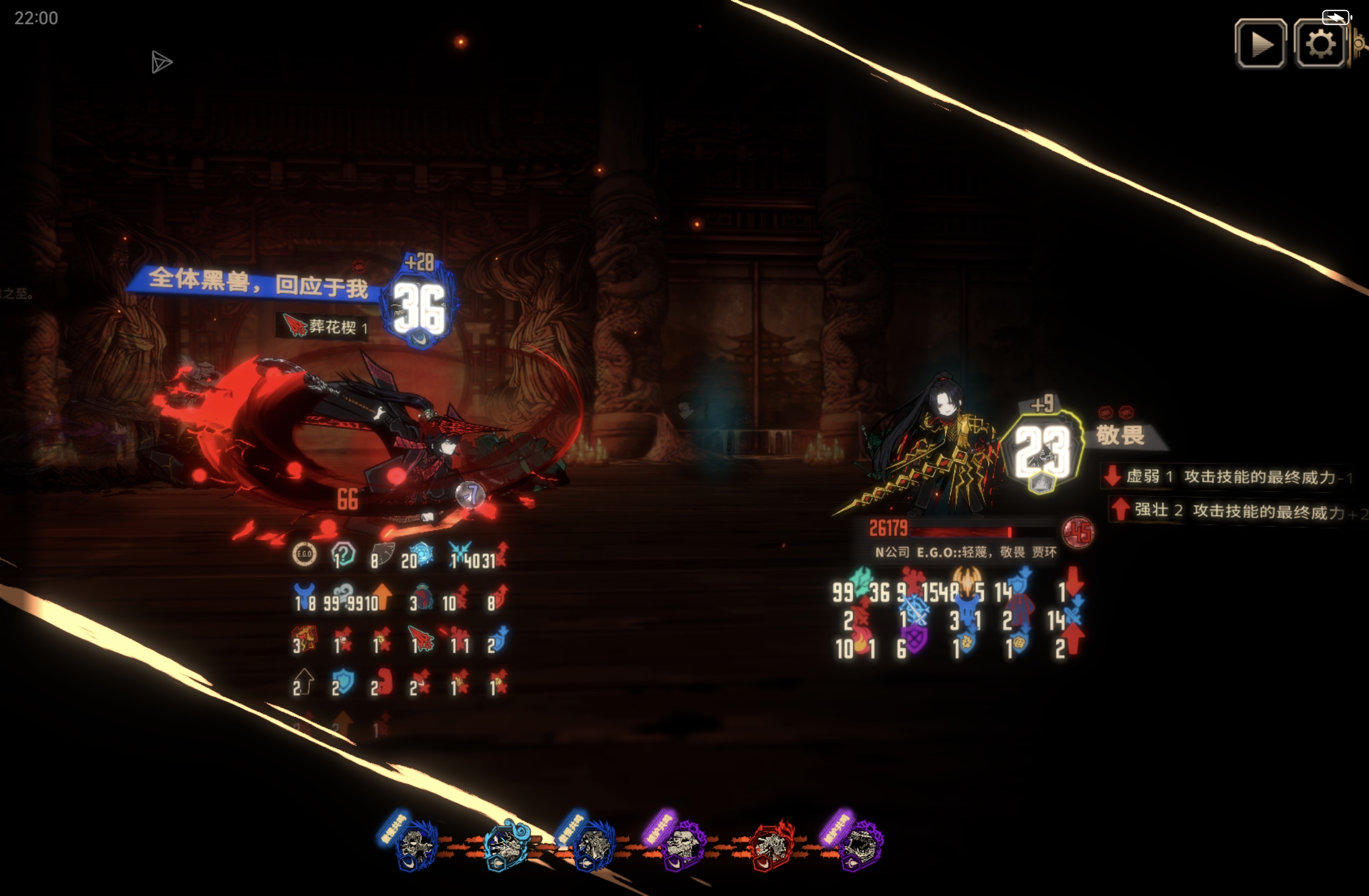Inspect the 葬花楔 skill effect tag
This screenshot has width=1369, height=896.
click(x=324, y=327)
